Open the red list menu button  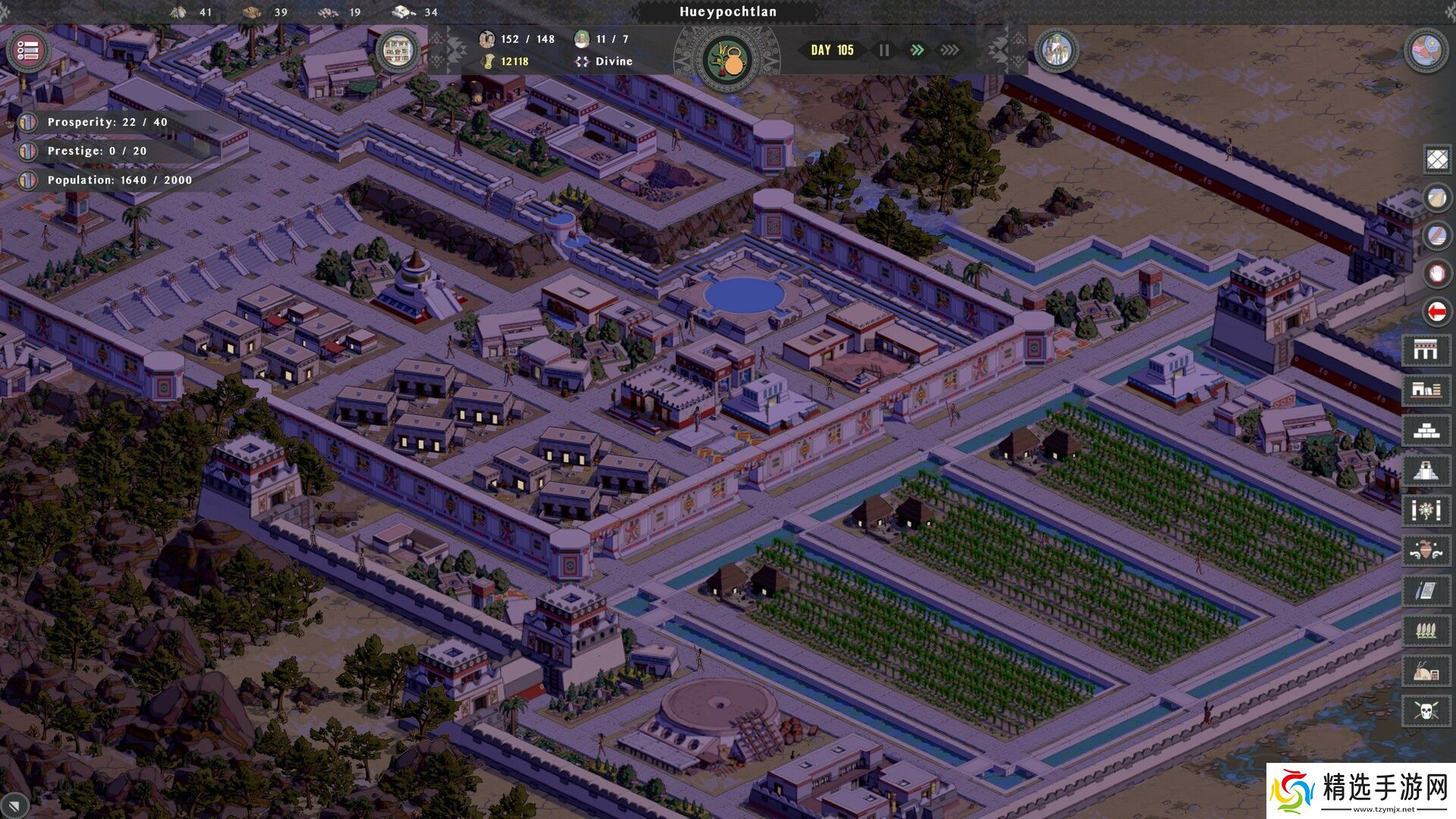pyautogui.click(x=28, y=51)
